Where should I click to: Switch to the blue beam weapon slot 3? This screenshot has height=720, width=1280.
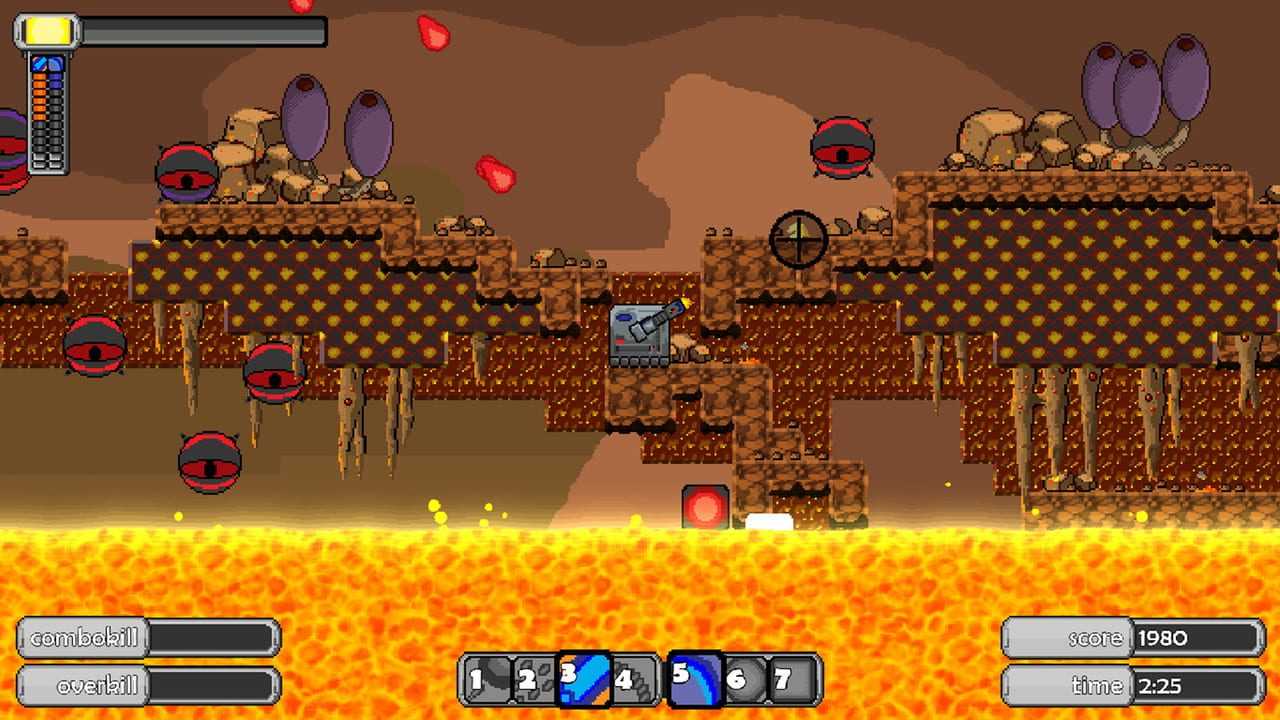pyautogui.click(x=584, y=680)
